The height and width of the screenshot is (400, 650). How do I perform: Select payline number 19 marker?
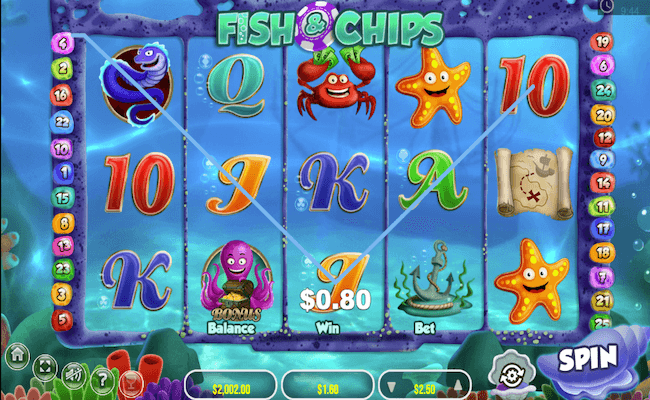[603, 42]
